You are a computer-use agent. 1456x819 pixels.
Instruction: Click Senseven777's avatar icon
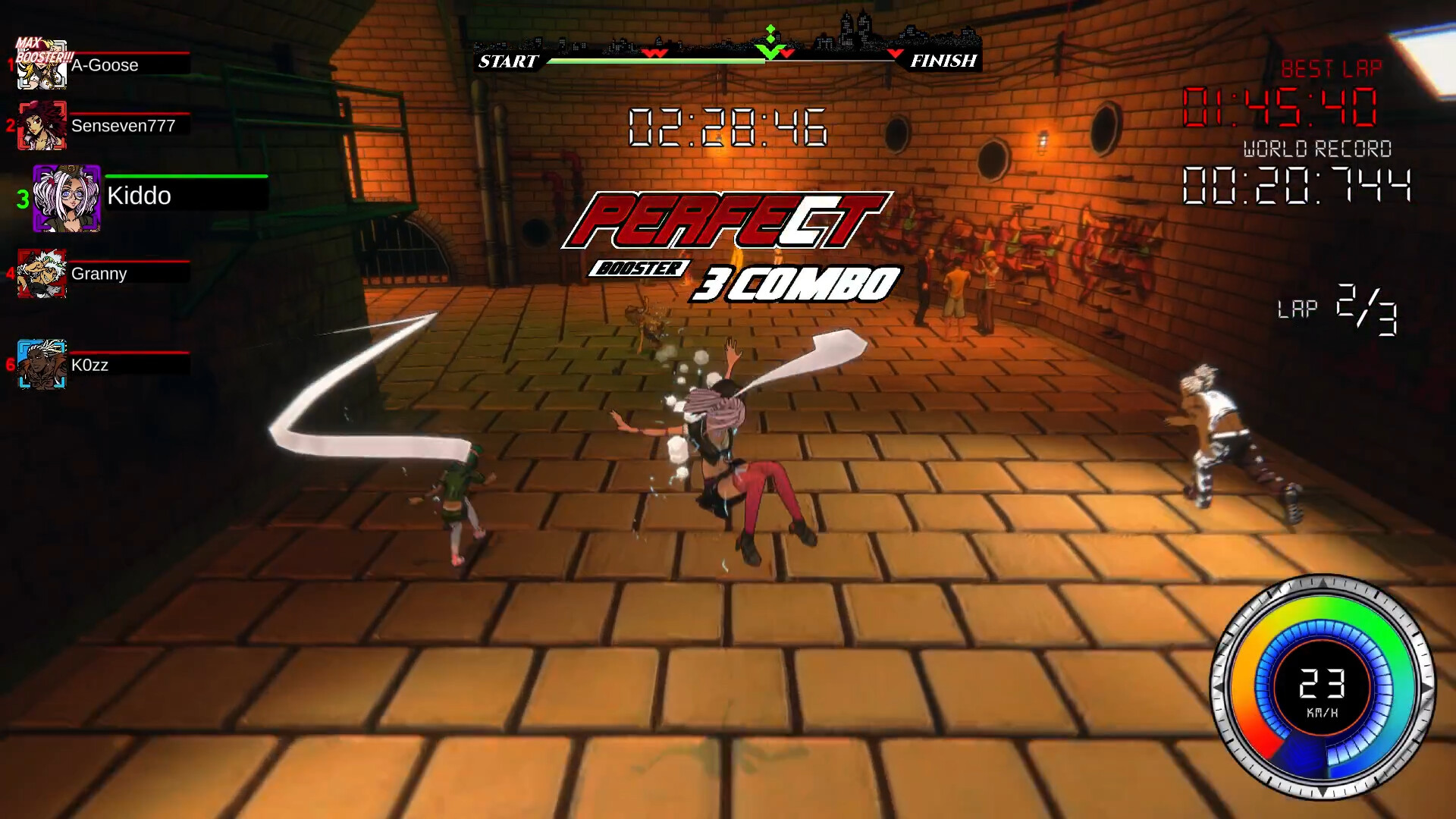[x=43, y=126]
